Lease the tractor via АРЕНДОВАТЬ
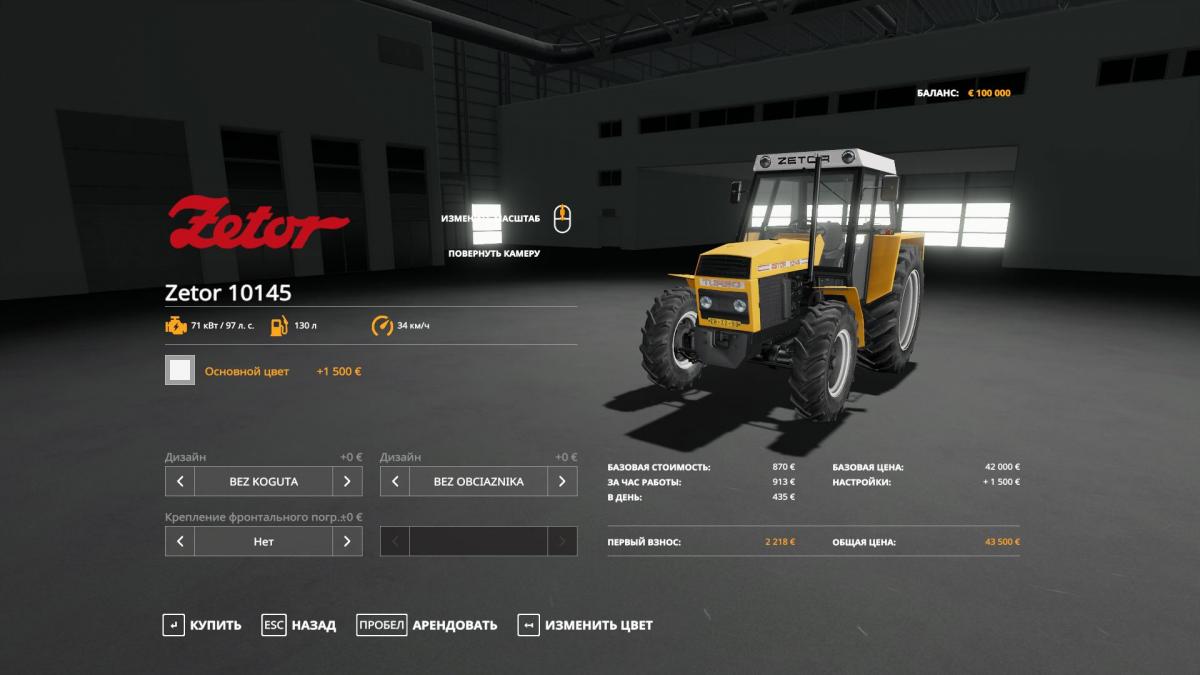Image resolution: width=1200 pixels, height=675 pixels. (427, 625)
